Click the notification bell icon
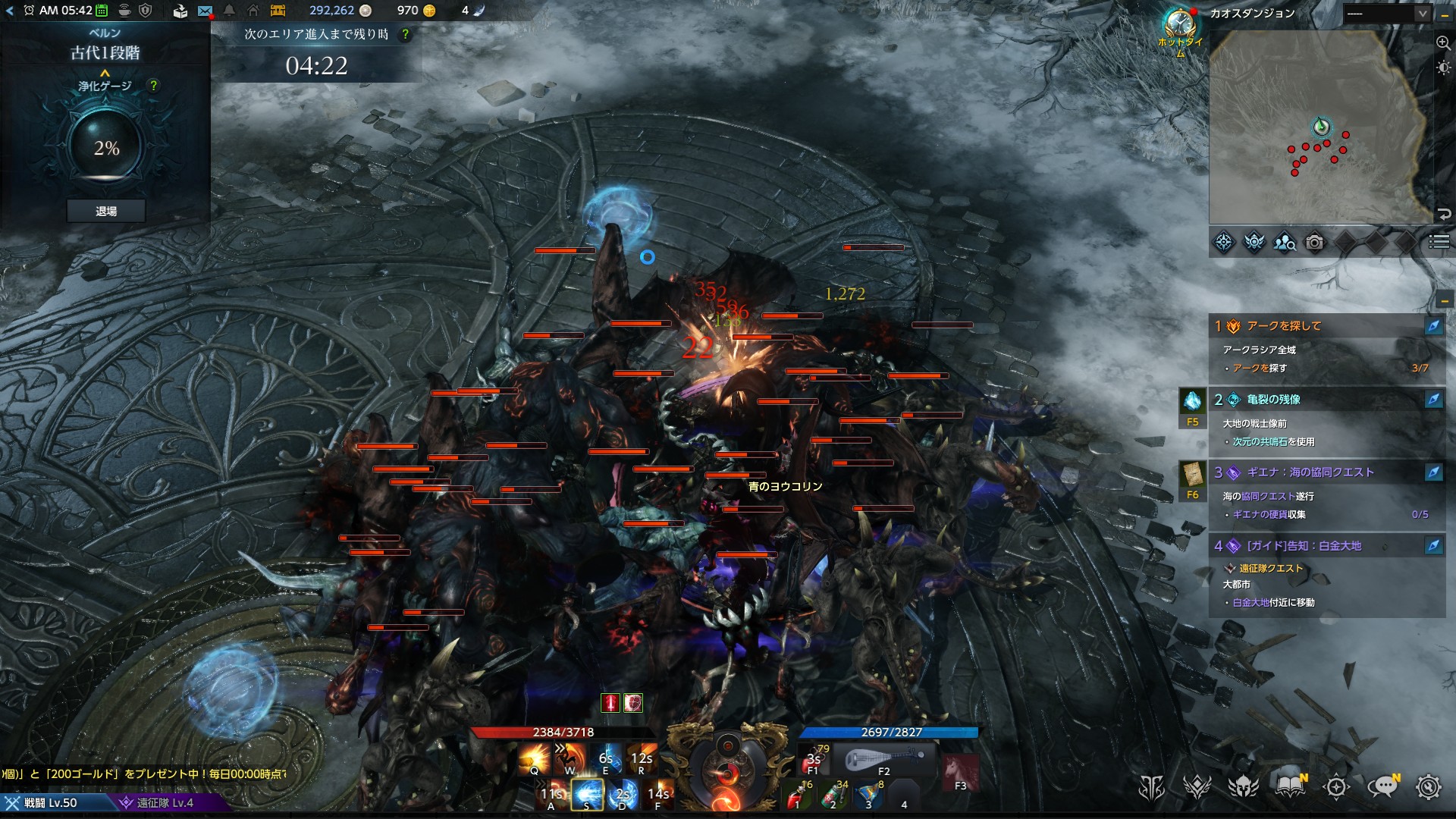Viewport: 1456px width, 819px height. pos(229,11)
